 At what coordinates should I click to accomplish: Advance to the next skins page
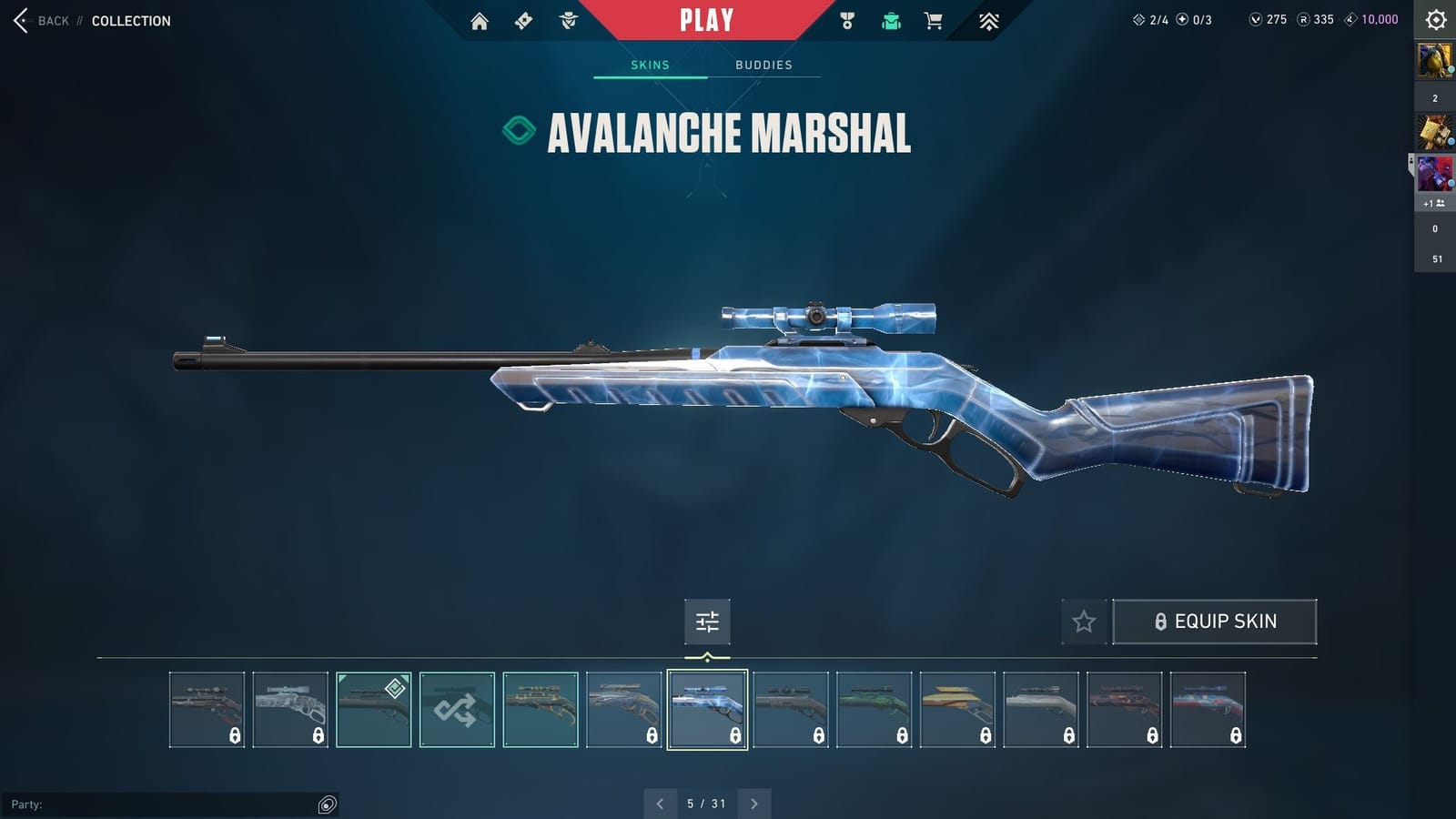pos(753,804)
